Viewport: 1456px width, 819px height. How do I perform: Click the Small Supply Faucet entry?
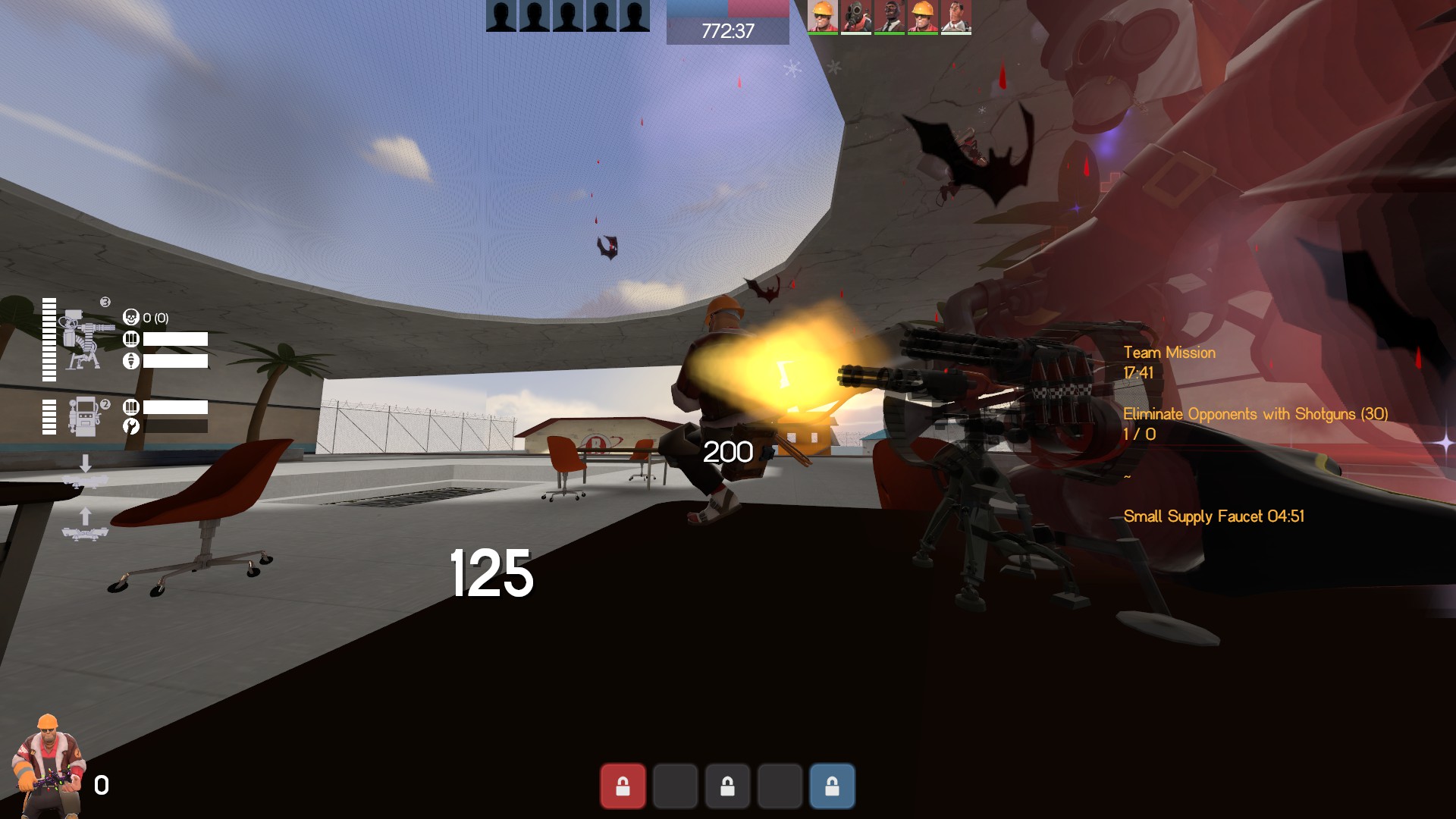click(1213, 516)
